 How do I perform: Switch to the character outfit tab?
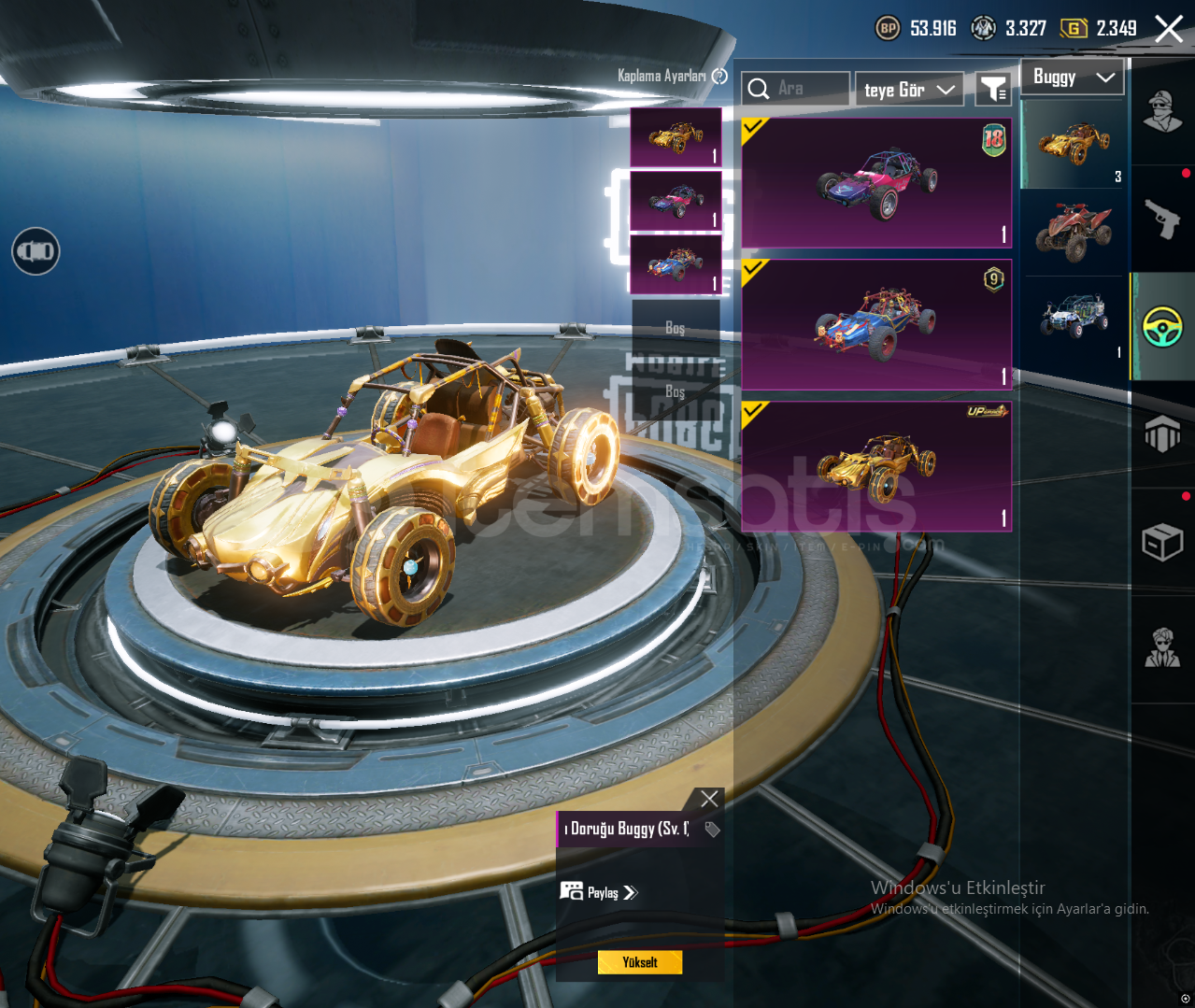coord(1162,112)
